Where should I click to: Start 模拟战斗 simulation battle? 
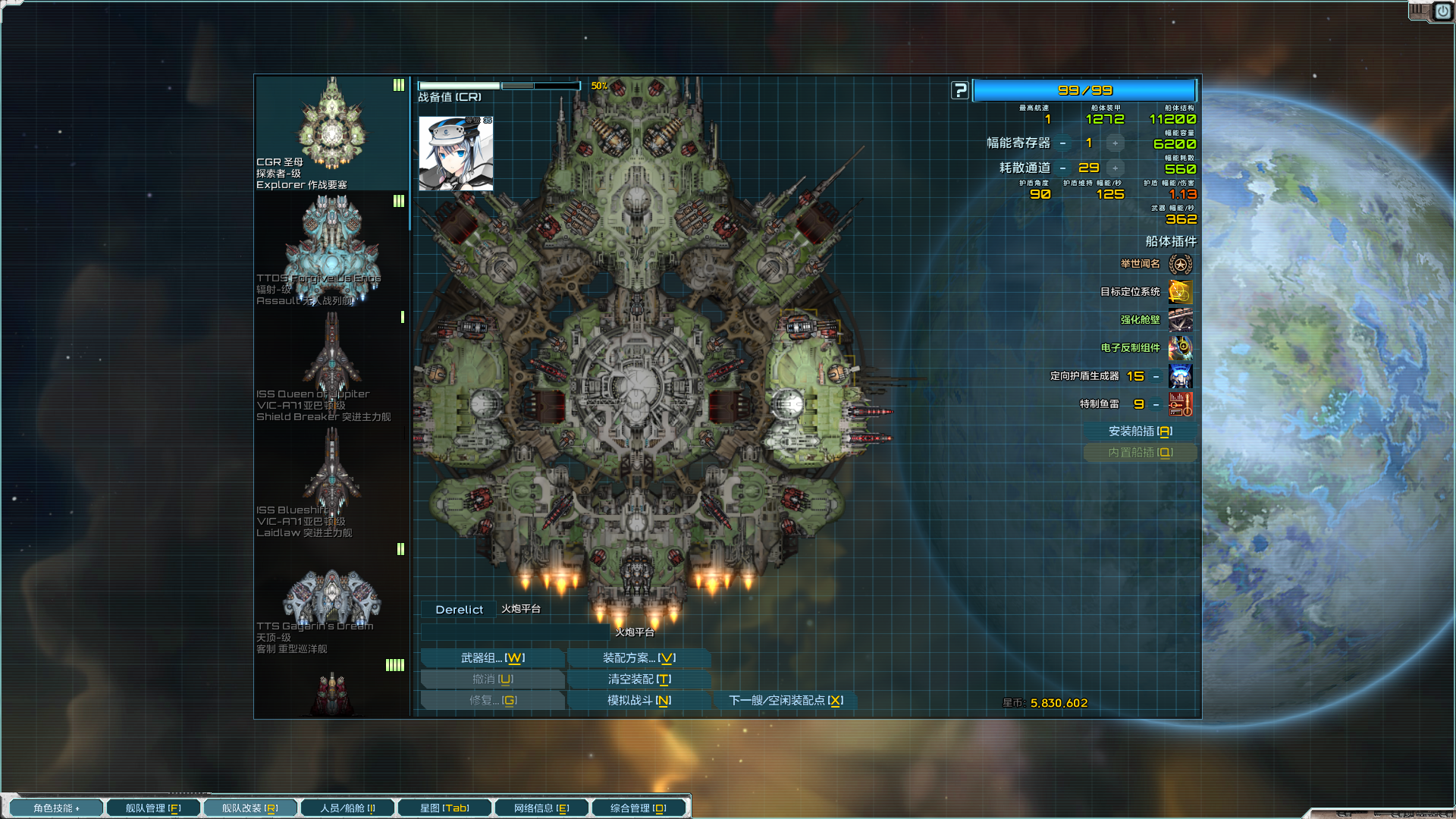(639, 701)
